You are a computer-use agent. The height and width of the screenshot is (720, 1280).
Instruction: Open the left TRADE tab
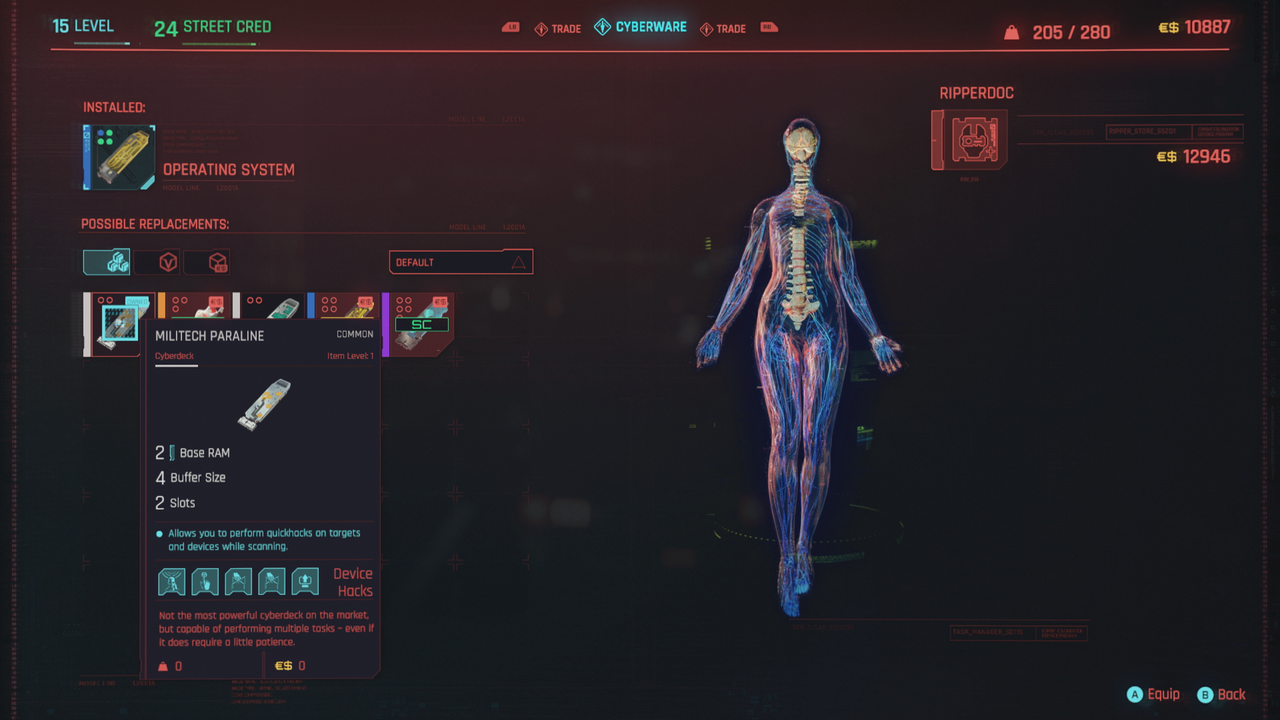(557, 28)
